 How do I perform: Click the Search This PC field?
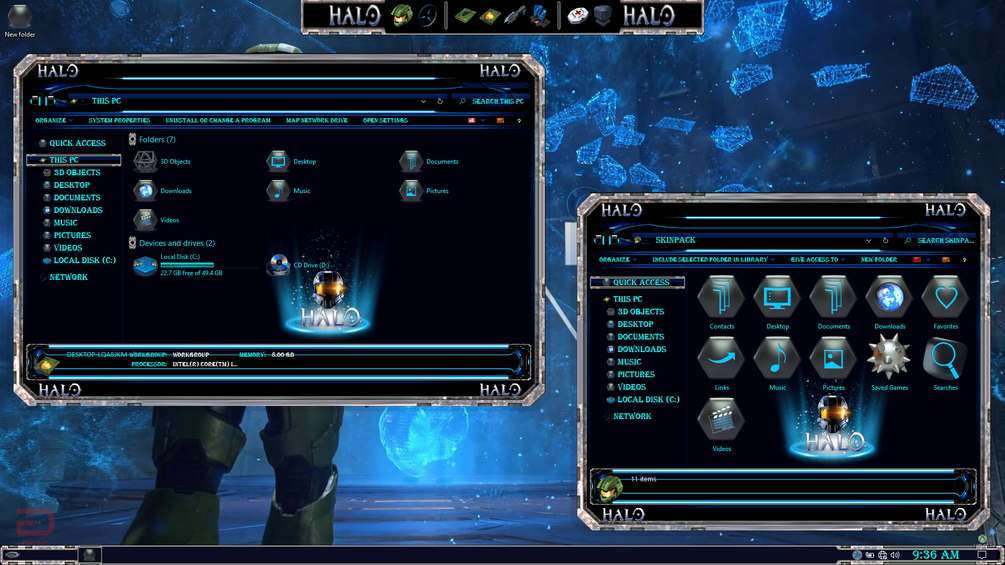pos(497,101)
